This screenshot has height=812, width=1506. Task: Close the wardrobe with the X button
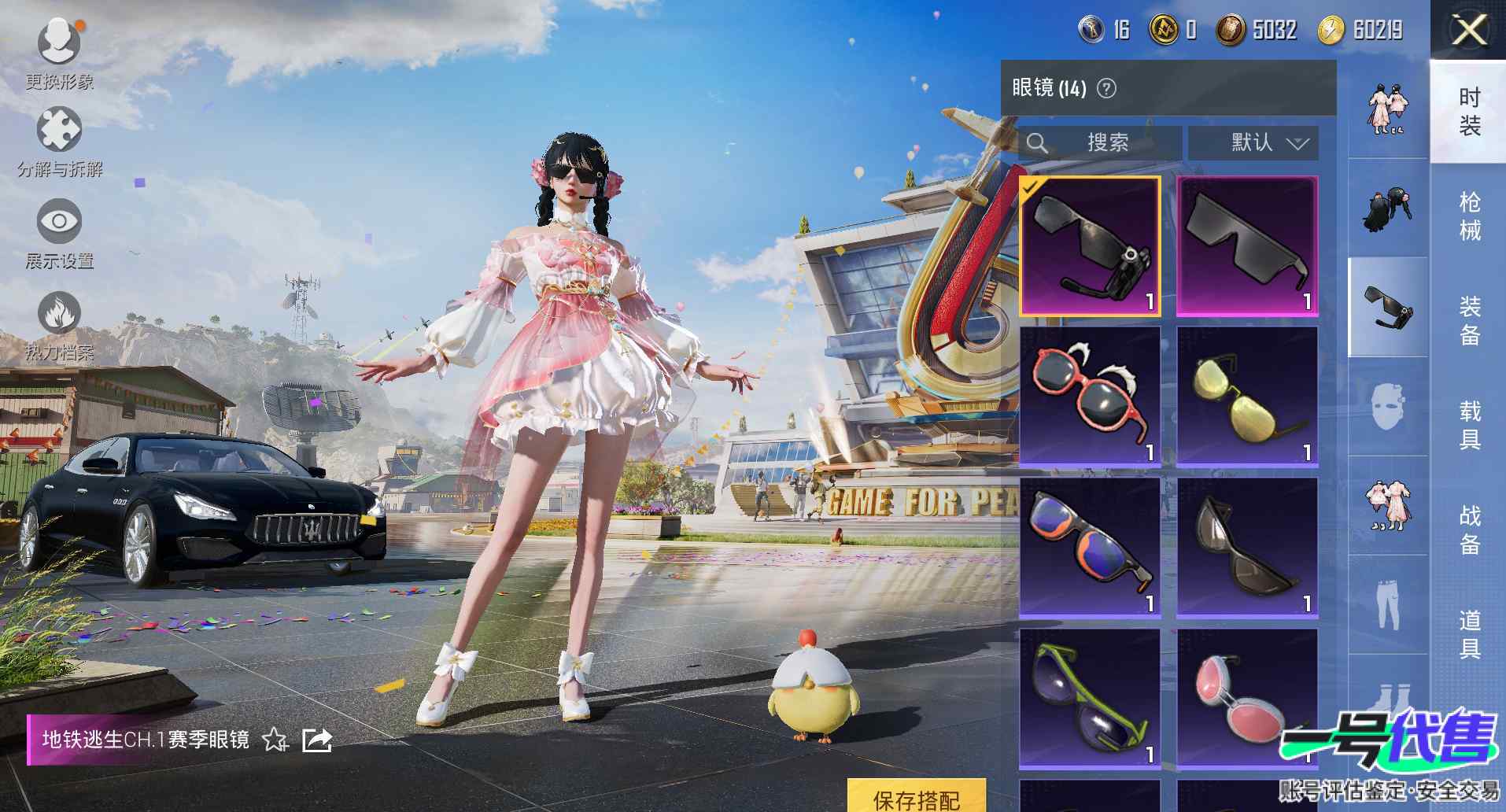[1468, 31]
